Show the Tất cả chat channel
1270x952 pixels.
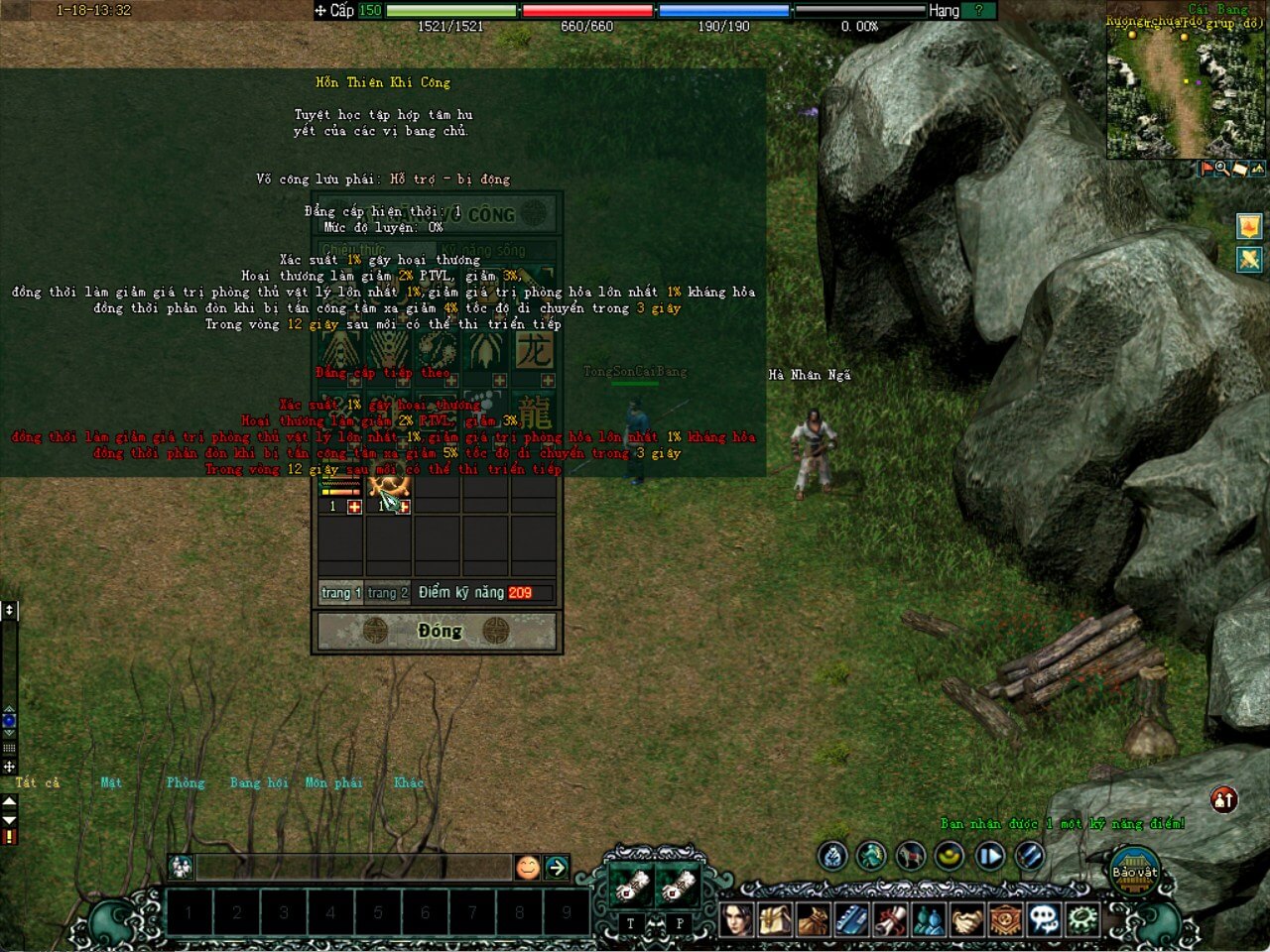(x=38, y=782)
